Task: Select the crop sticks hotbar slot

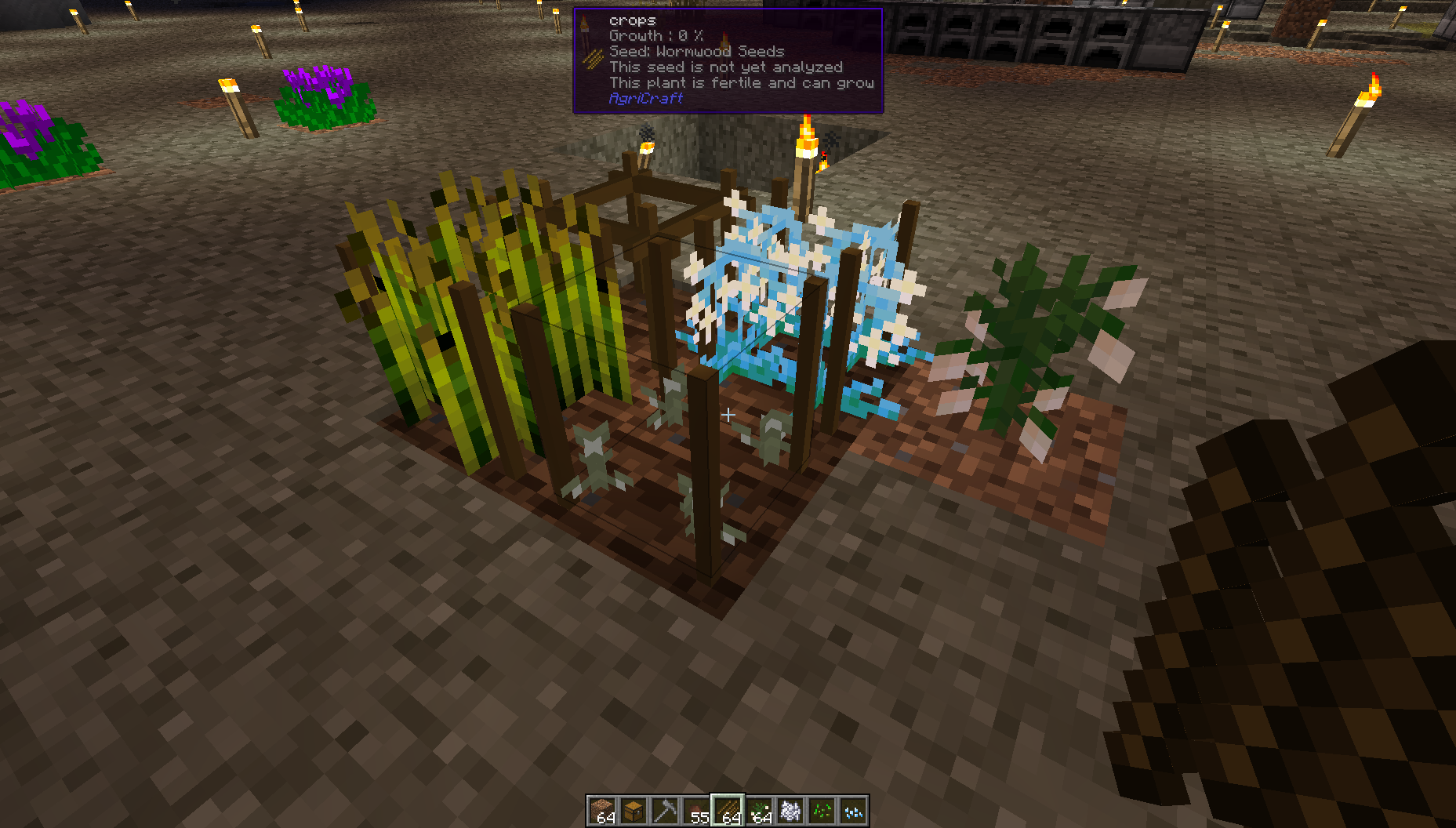Action: point(728,811)
